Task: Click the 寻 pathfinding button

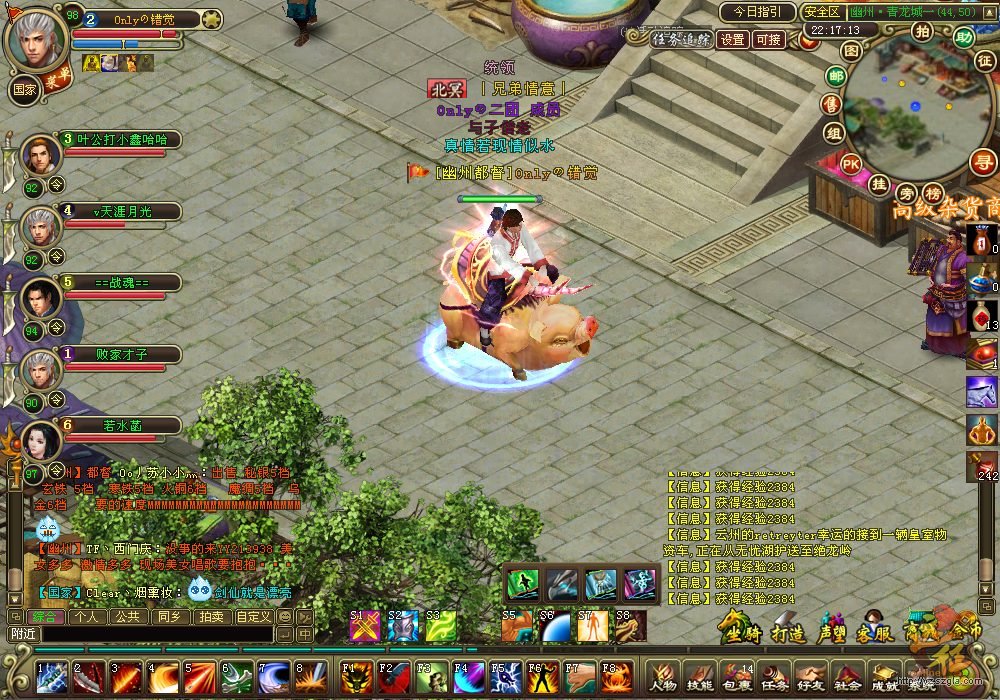Action: (x=985, y=162)
